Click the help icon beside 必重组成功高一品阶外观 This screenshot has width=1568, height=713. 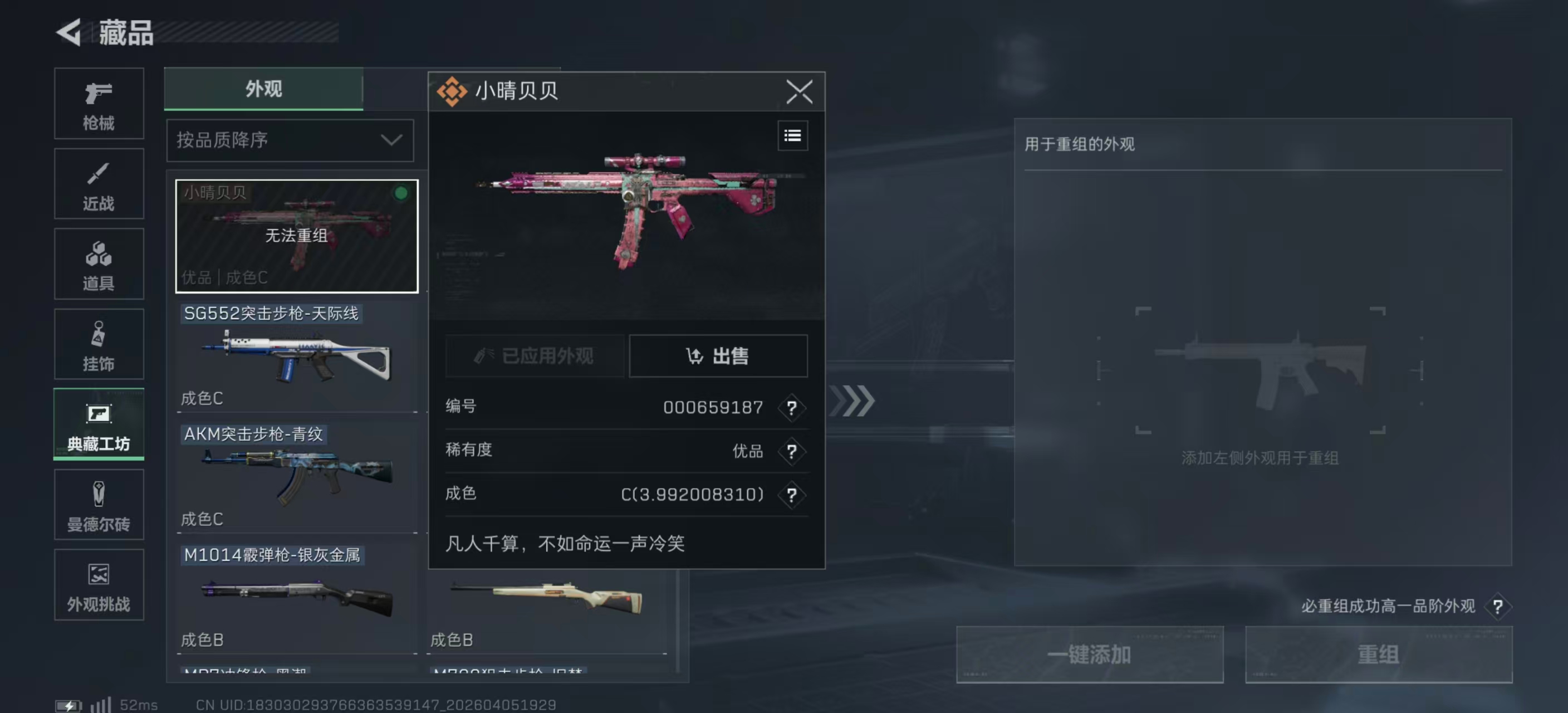(1498, 607)
